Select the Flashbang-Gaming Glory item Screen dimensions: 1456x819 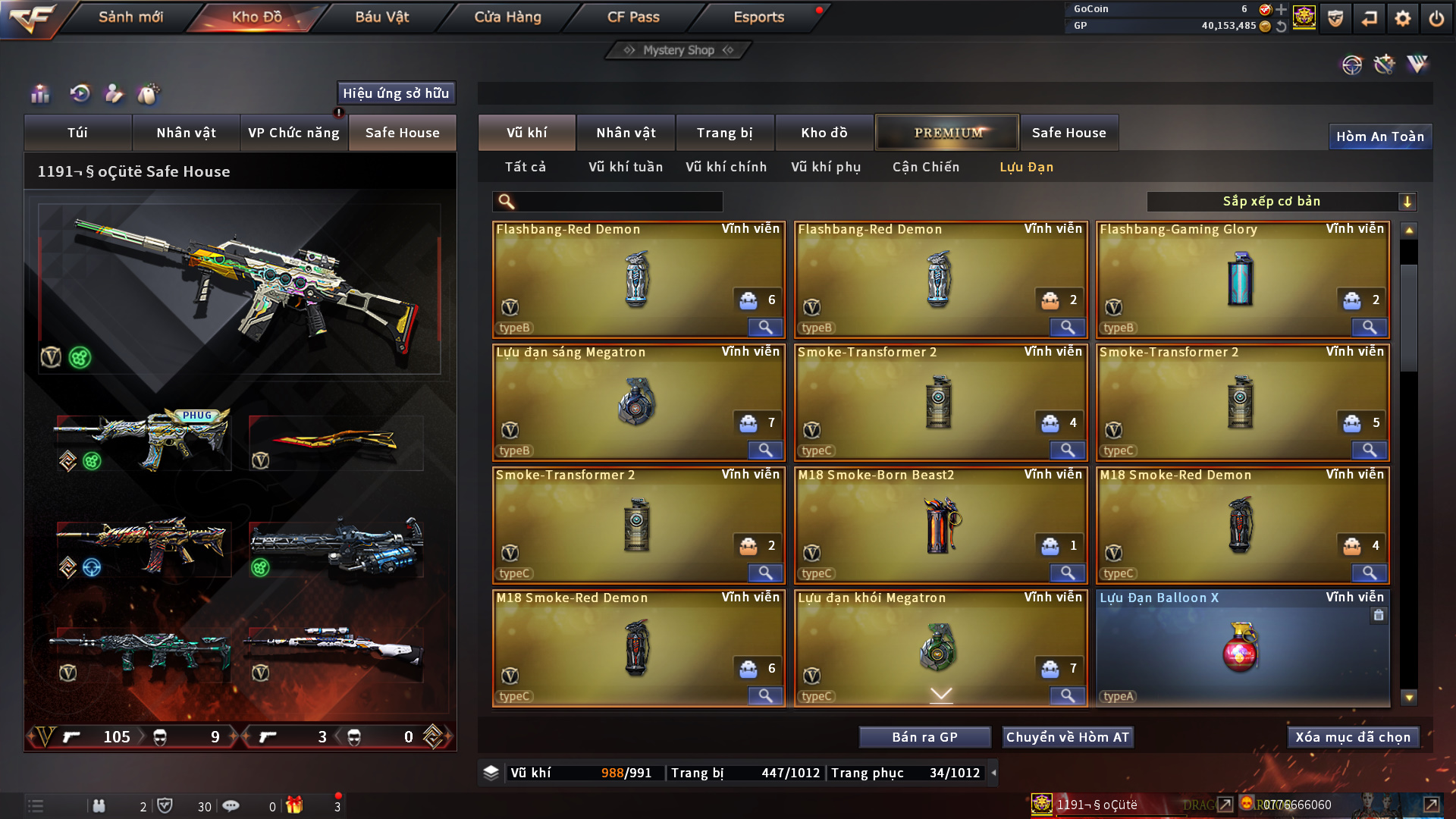click(1242, 279)
